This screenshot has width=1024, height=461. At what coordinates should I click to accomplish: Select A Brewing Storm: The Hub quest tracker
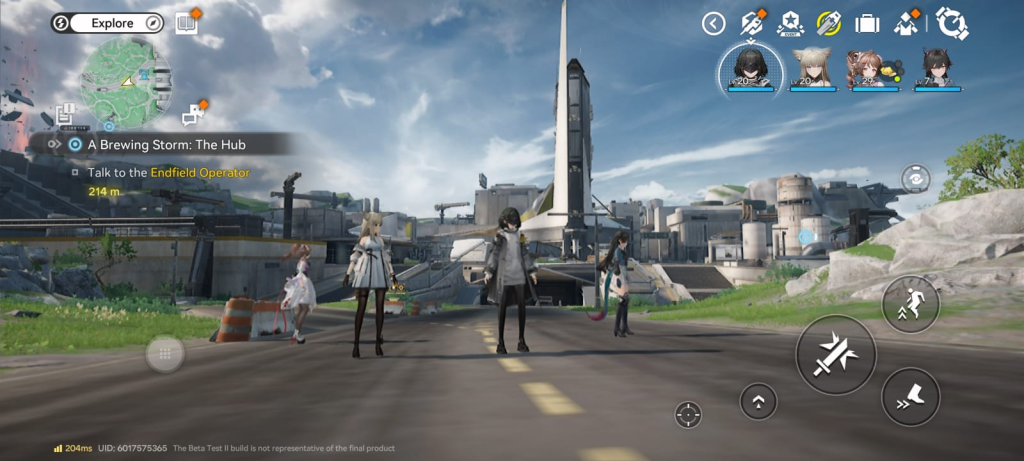click(166, 144)
